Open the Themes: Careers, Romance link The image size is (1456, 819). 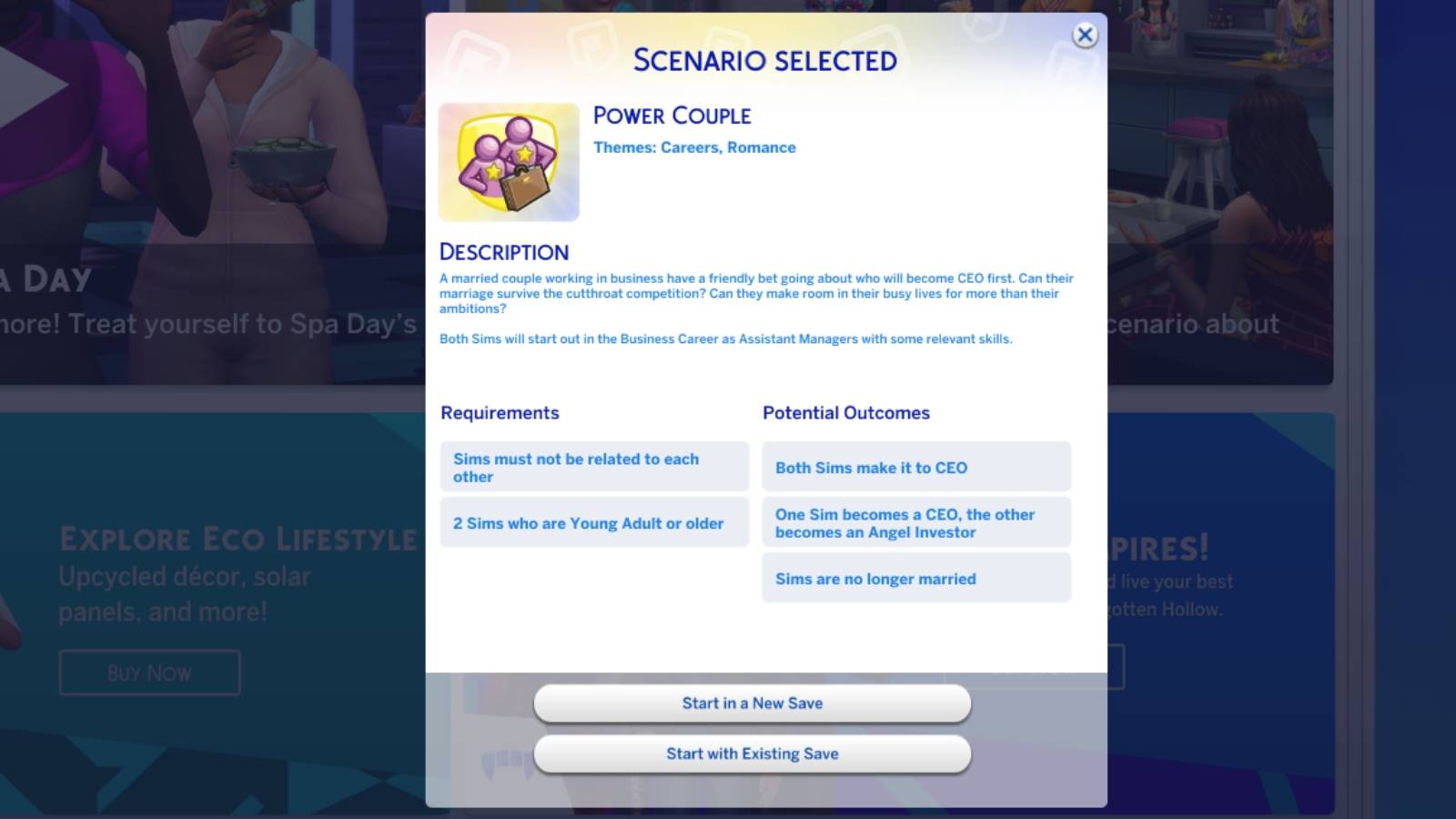point(694,147)
